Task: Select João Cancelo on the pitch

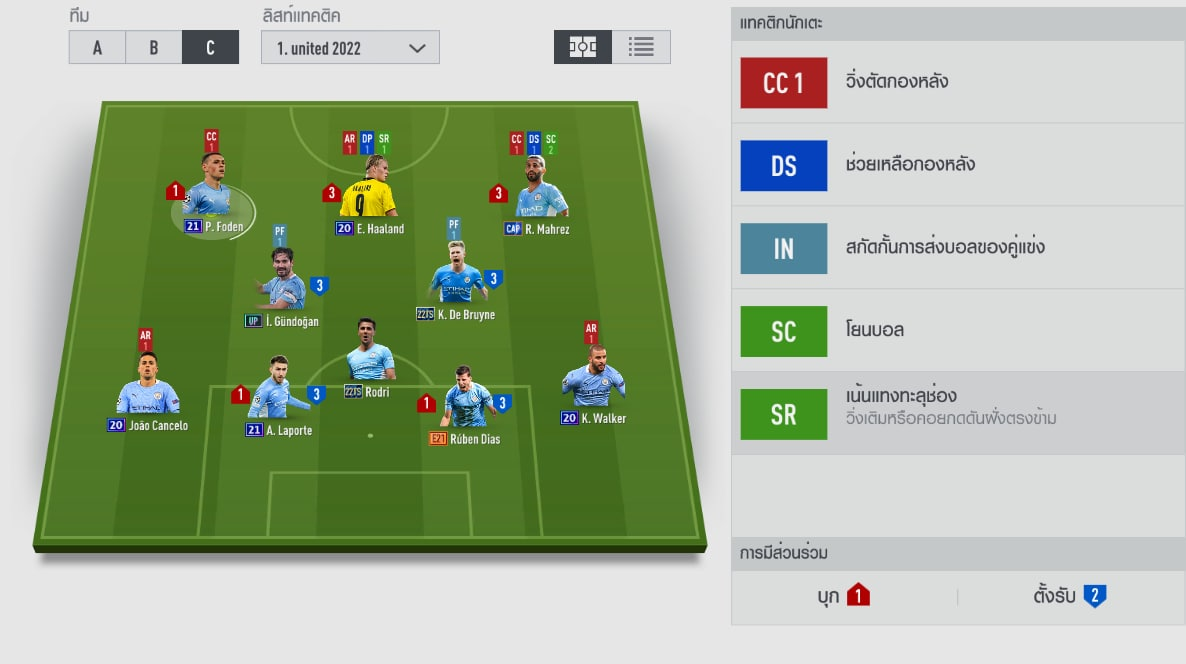Action: pyautogui.click(x=148, y=391)
